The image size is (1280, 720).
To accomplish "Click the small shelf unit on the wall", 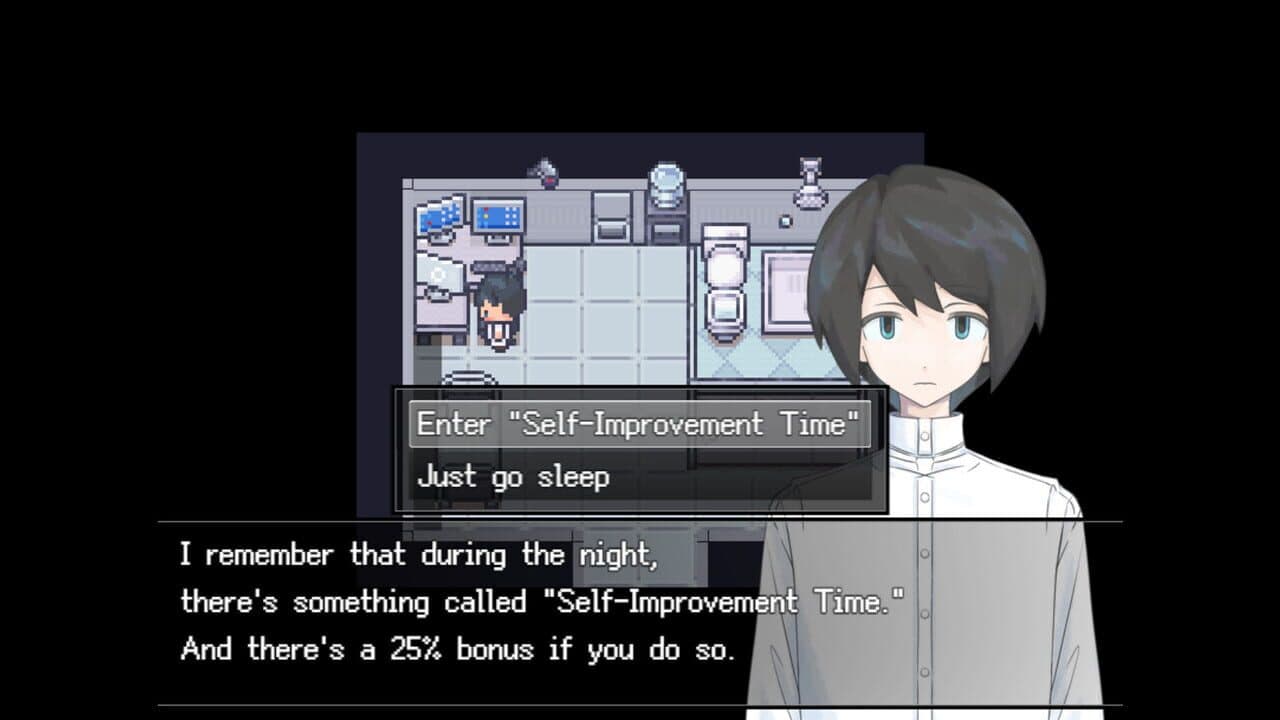I will (x=610, y=214).
